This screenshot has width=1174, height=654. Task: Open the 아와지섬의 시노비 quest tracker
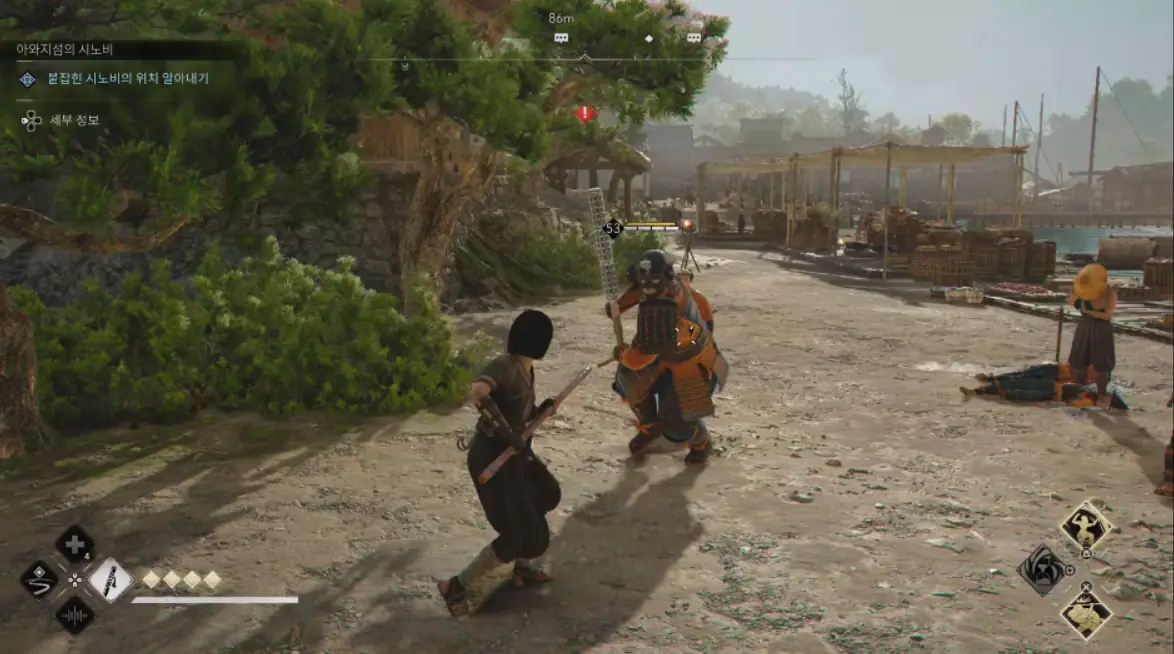coord(64,49)
